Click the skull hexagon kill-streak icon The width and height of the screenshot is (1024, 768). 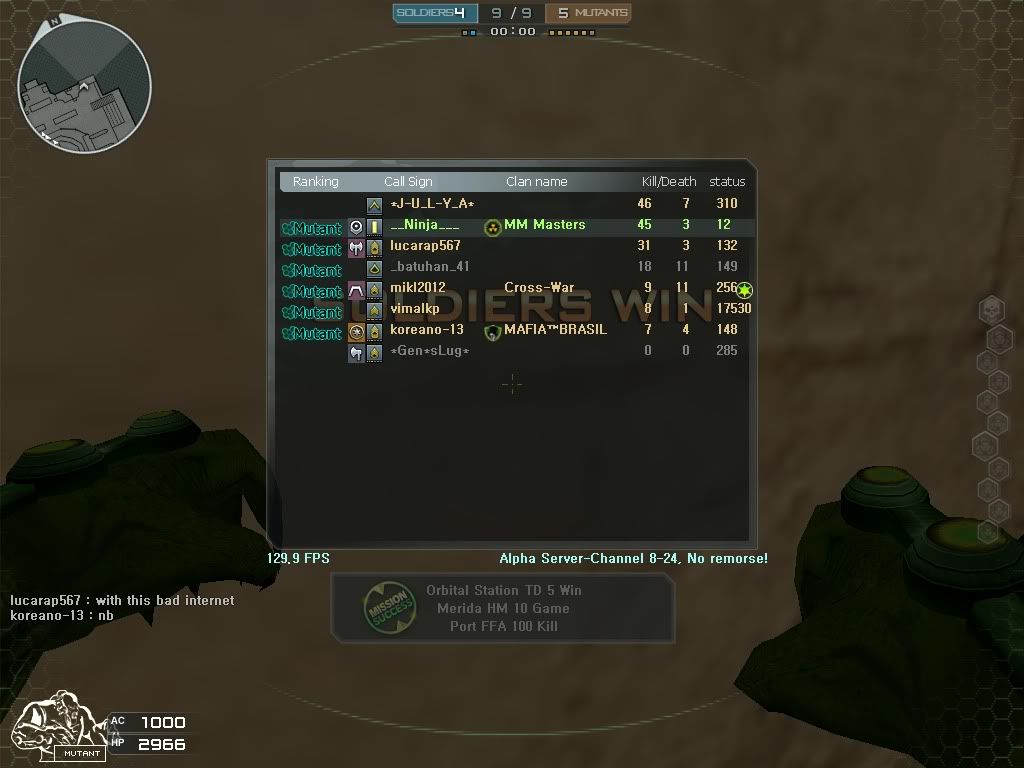coord(990,310)
